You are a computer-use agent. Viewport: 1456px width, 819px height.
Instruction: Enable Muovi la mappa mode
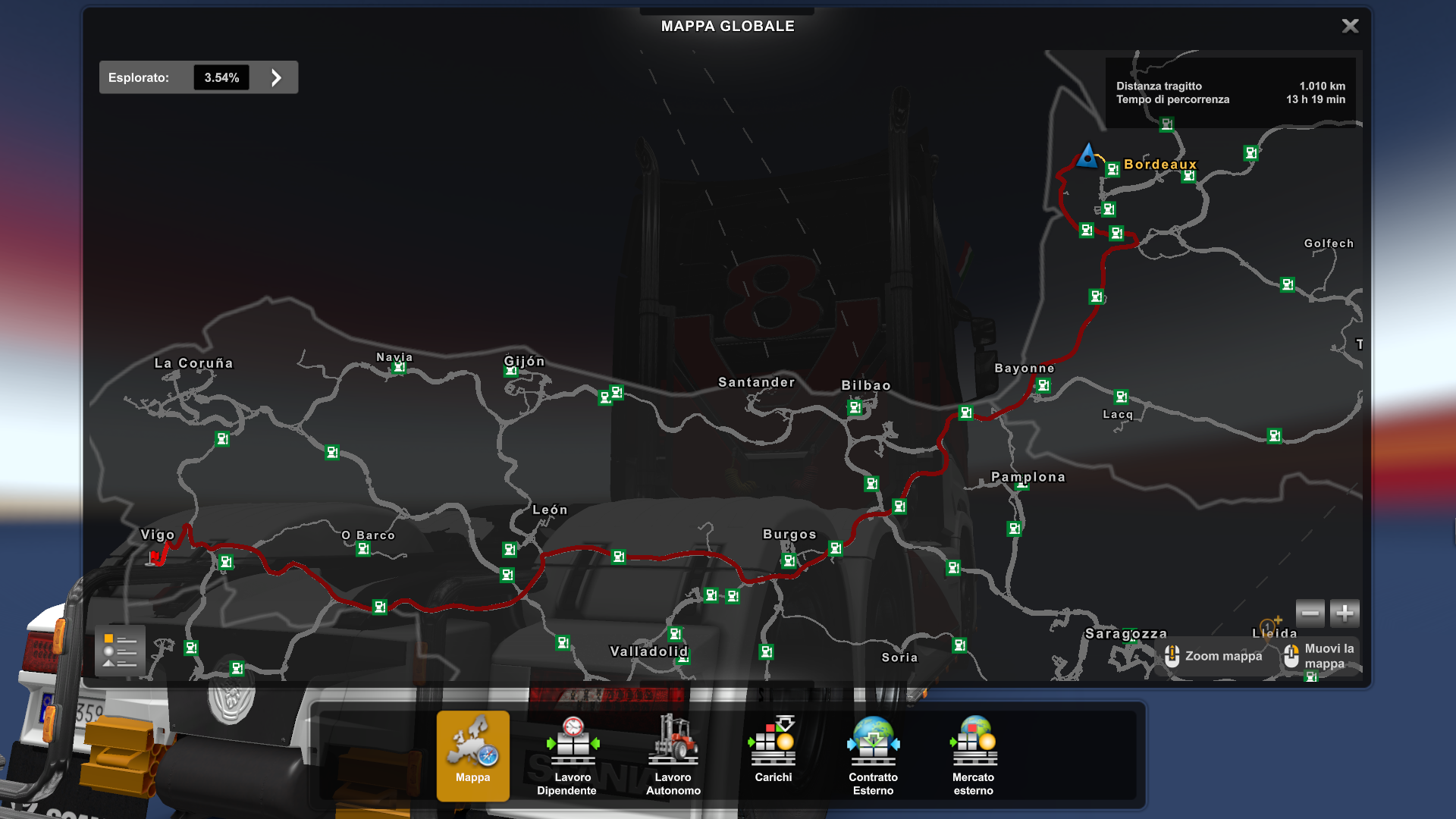tap(1318, 656)
